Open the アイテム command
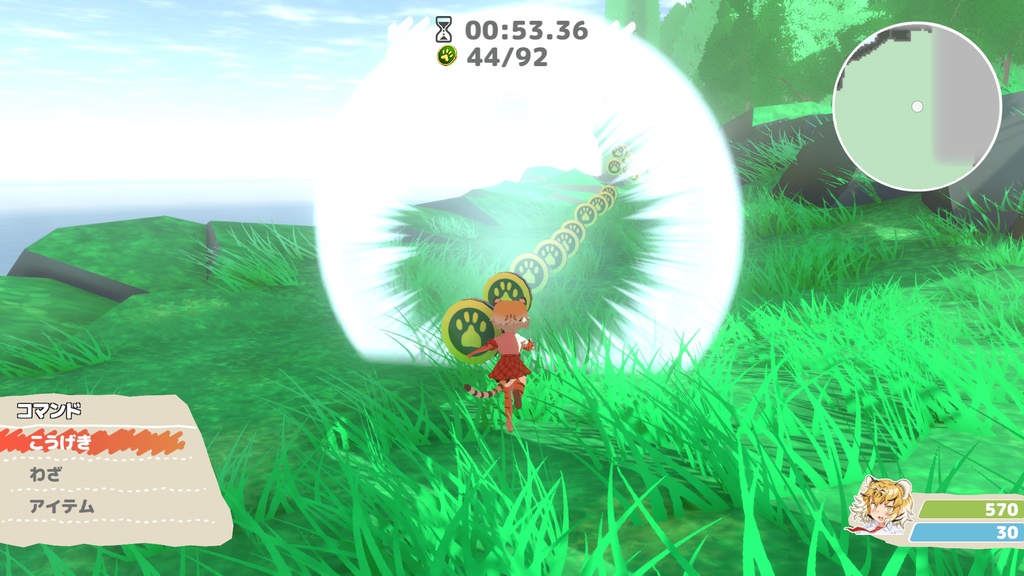 (62, 506)
